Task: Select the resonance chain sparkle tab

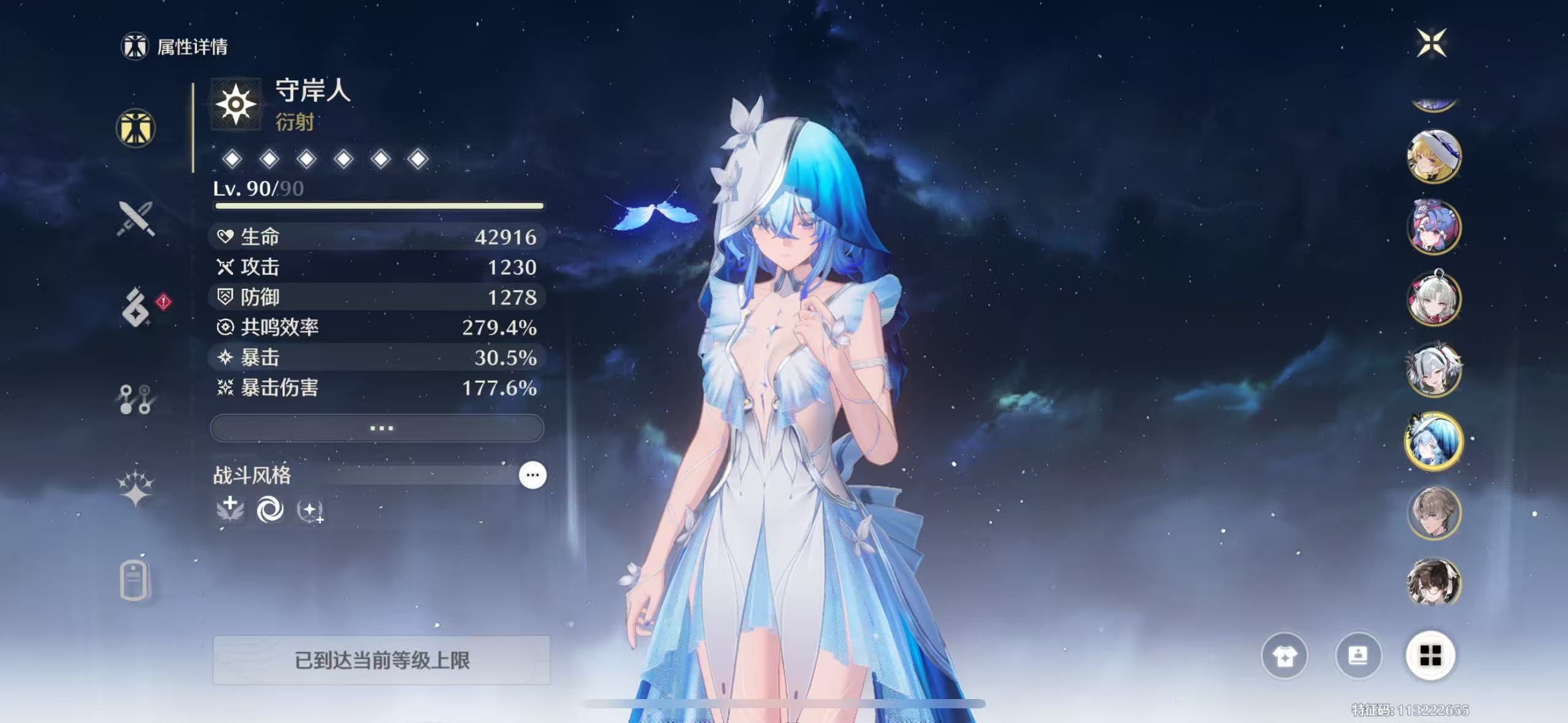Action: point(136,489)
